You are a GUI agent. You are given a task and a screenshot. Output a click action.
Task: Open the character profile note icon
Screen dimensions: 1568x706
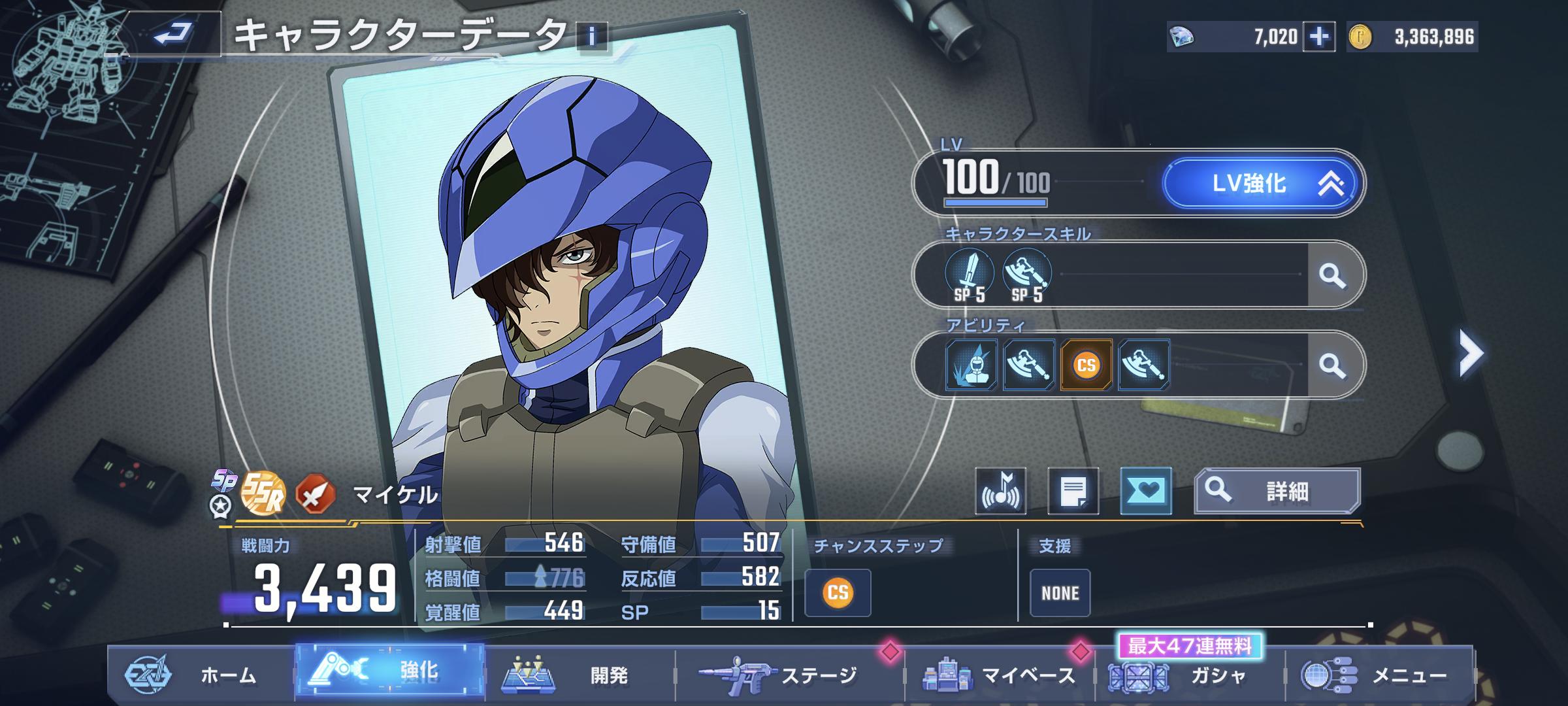1073,491
